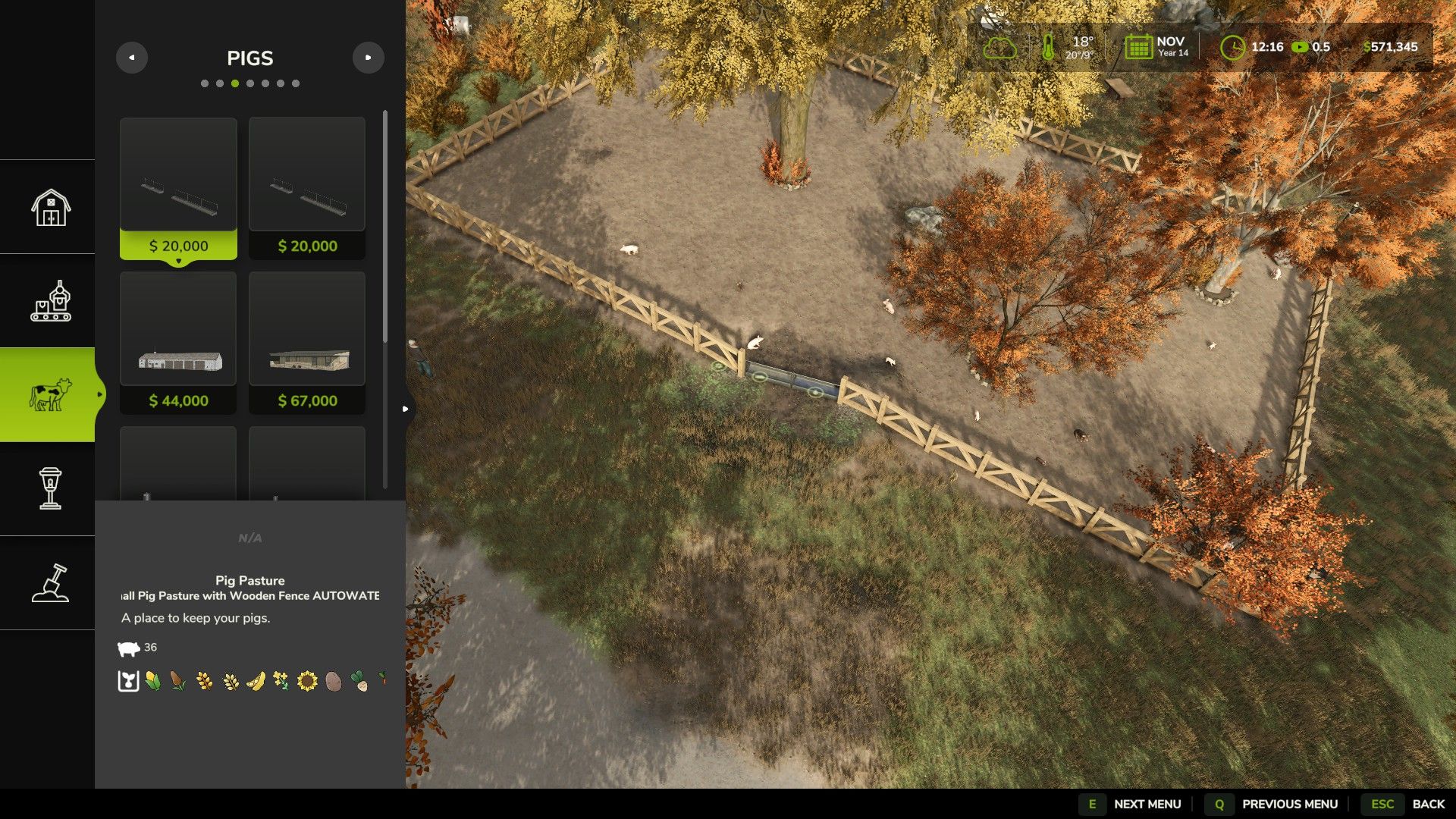
Task: Open the decoration category with lamp icon
Action: click(50, 488)
